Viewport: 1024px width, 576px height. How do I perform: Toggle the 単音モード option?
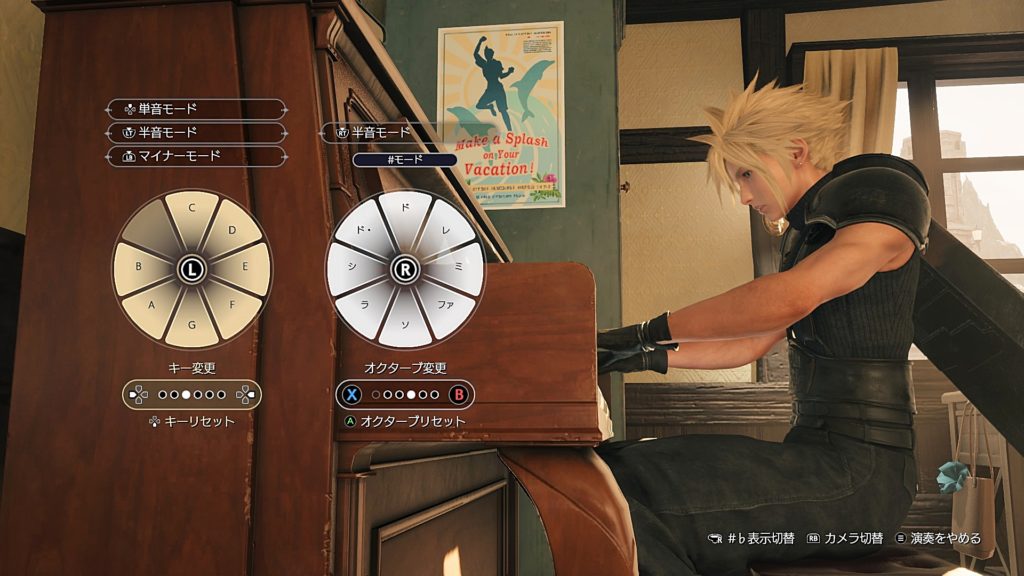[x=196, y=109]
